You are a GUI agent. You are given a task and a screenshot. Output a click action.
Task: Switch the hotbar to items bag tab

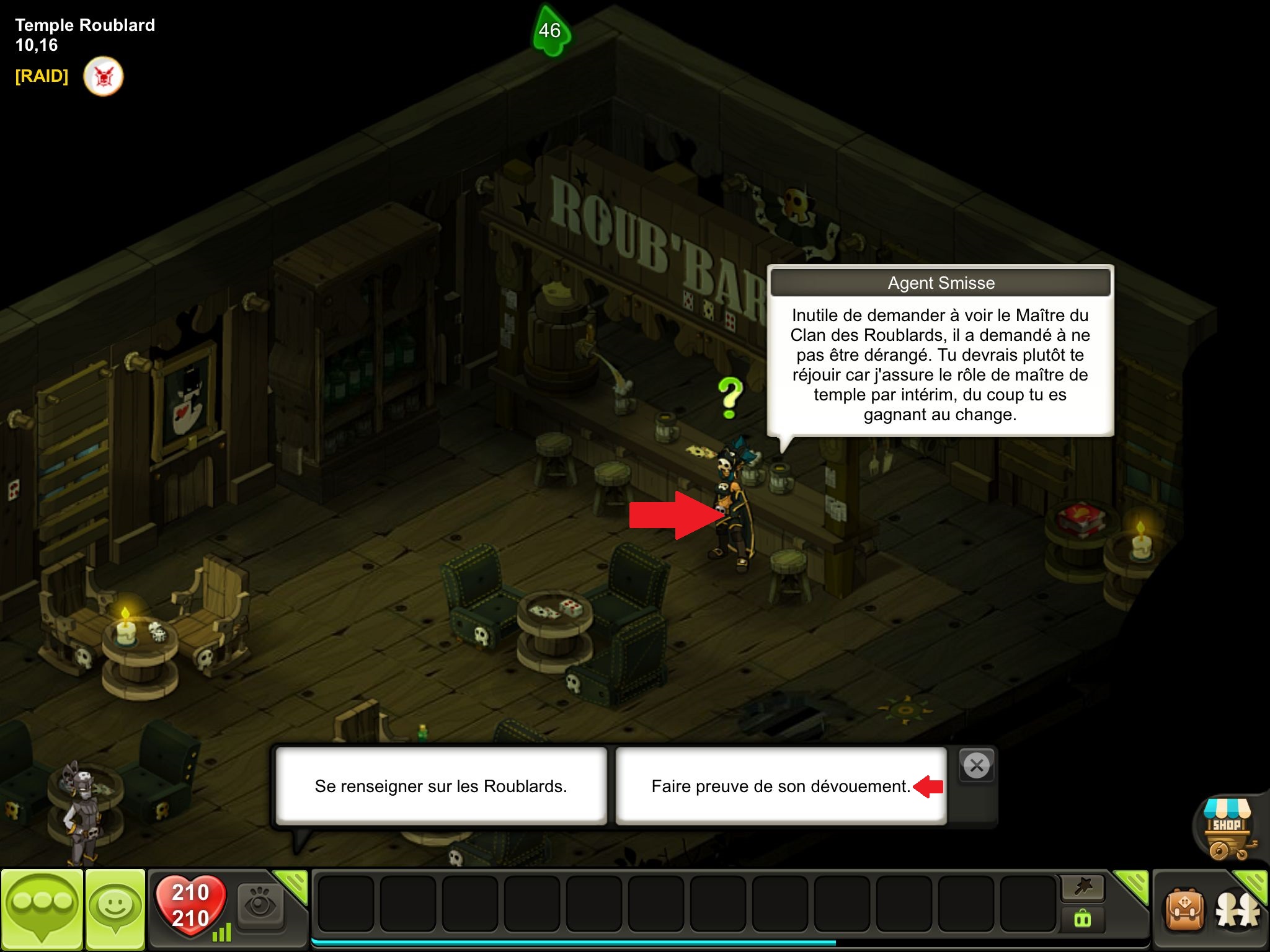click(1083, 919)
